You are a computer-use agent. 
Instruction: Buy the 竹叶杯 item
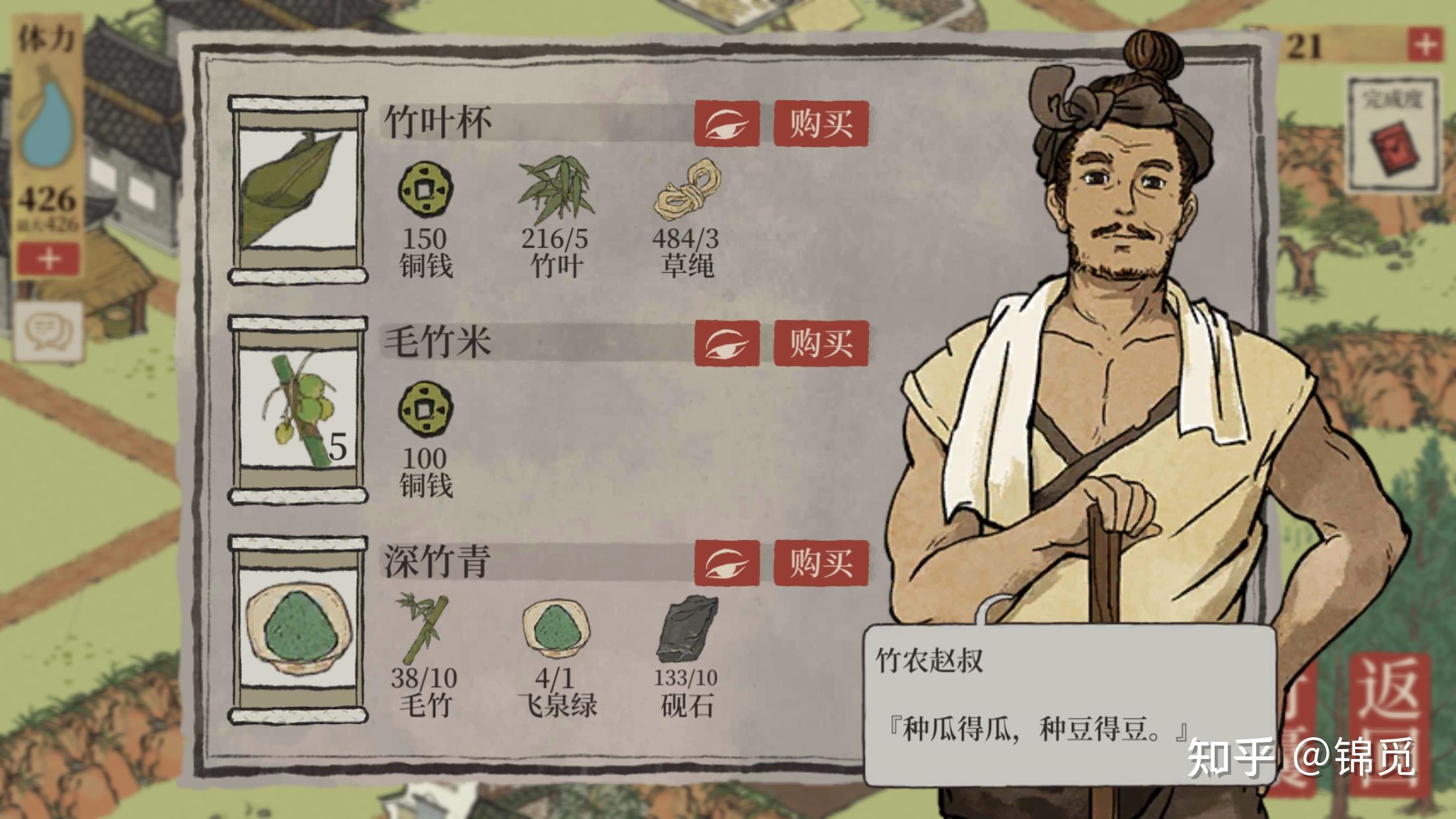coord(820,123)
